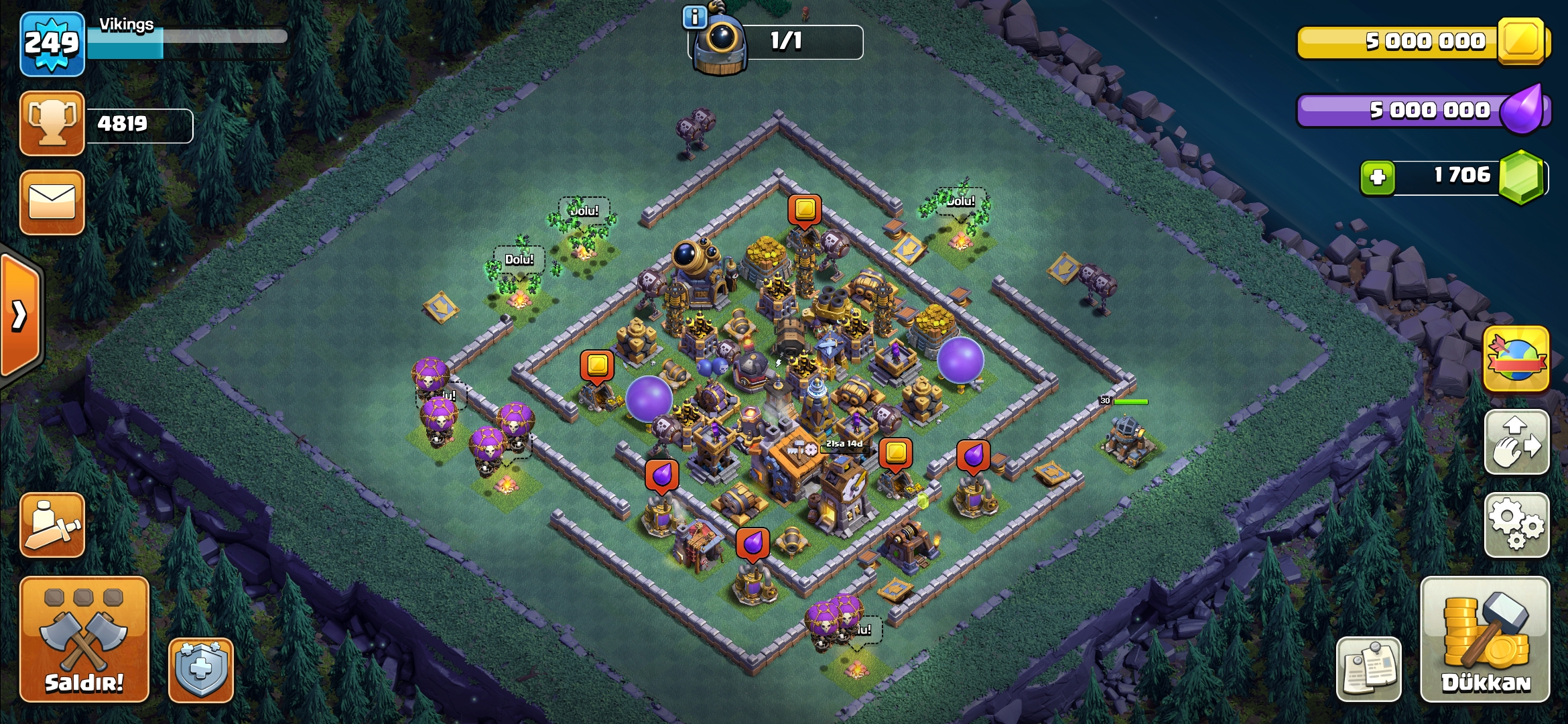
Task: Tap the green plus to buy gems
Action: tap(1378, 178)
